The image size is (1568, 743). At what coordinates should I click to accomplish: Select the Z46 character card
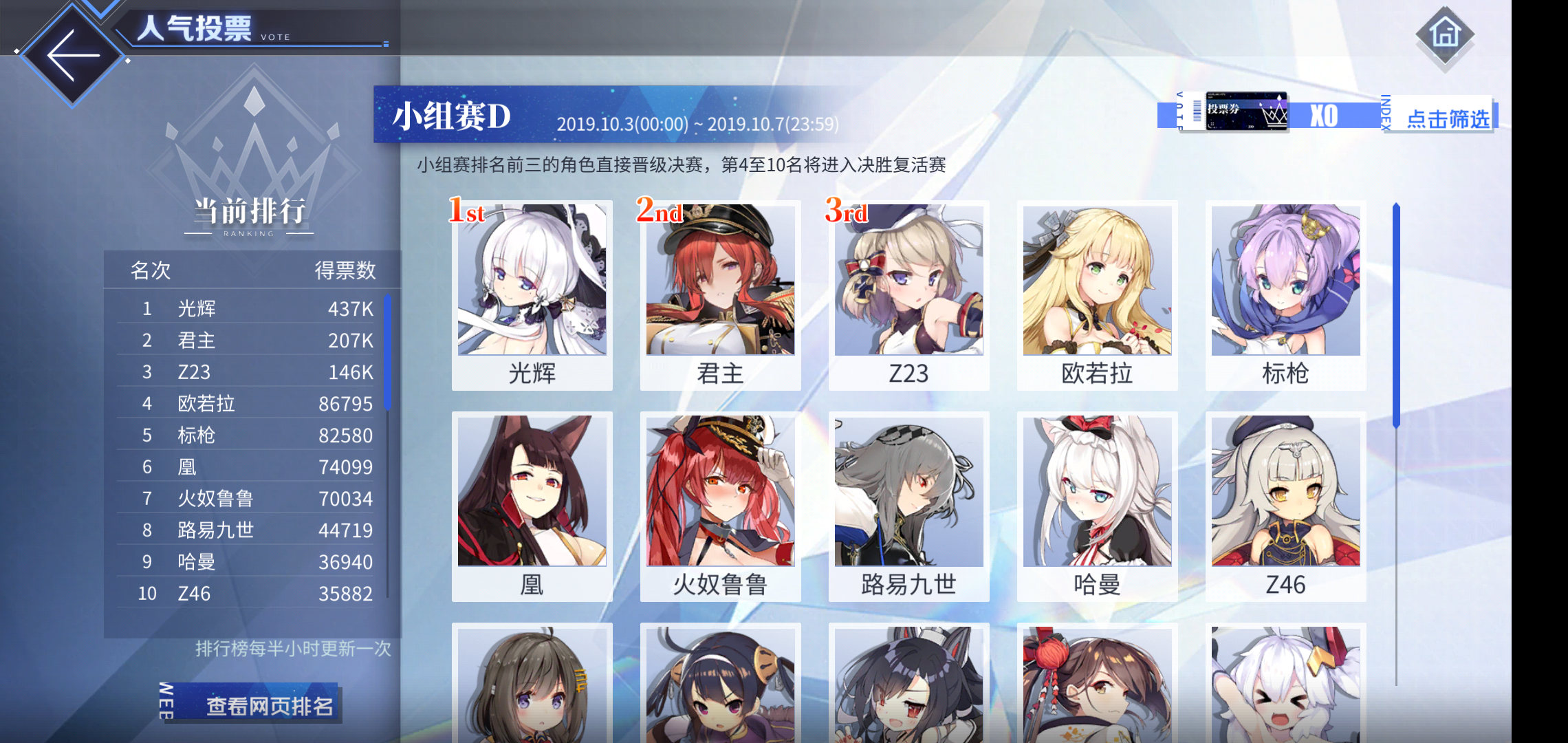click(1285, 506)
